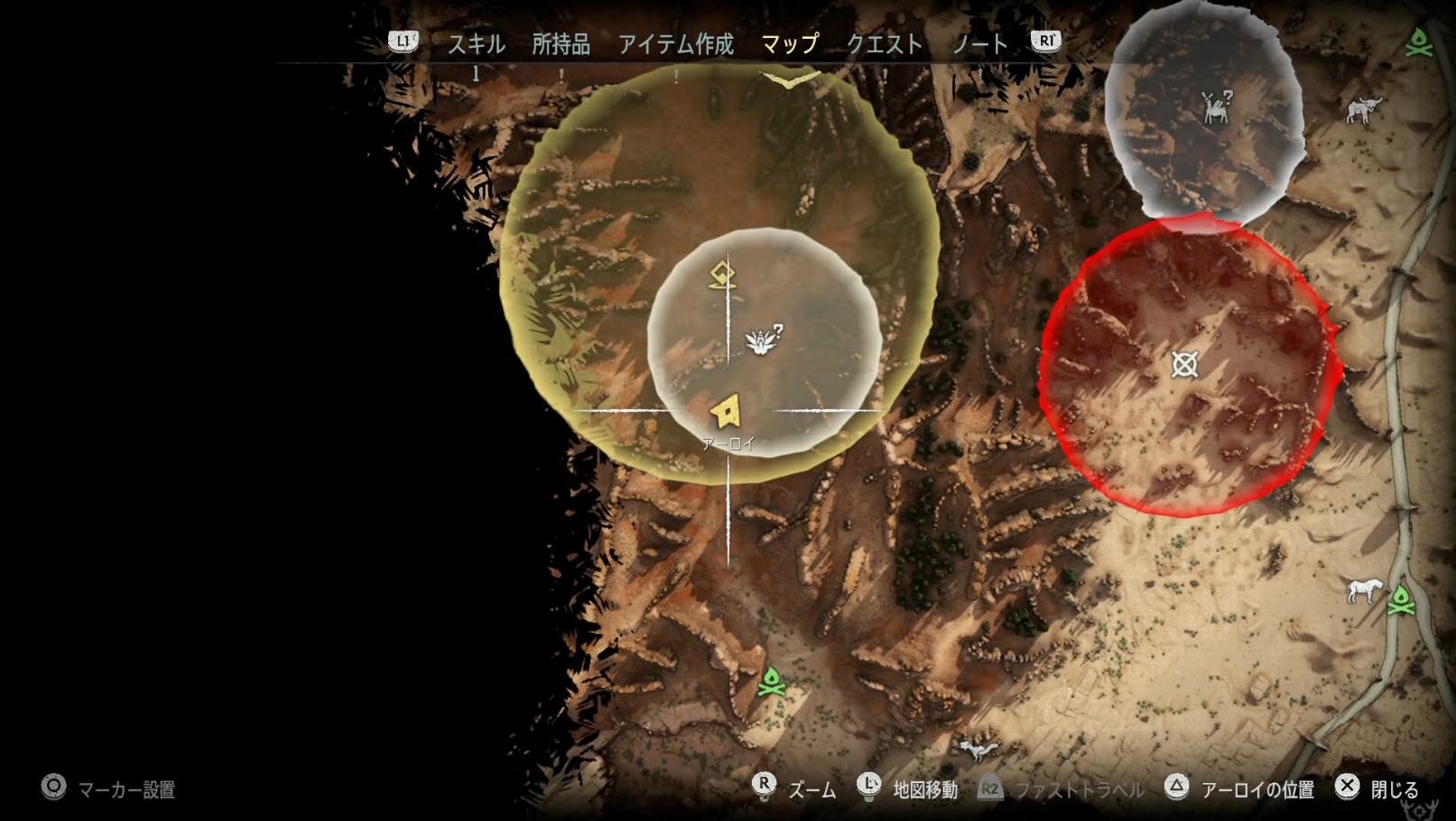Open the ノート tab
The width and height of the screenshot is (1456, 821).
979,43
